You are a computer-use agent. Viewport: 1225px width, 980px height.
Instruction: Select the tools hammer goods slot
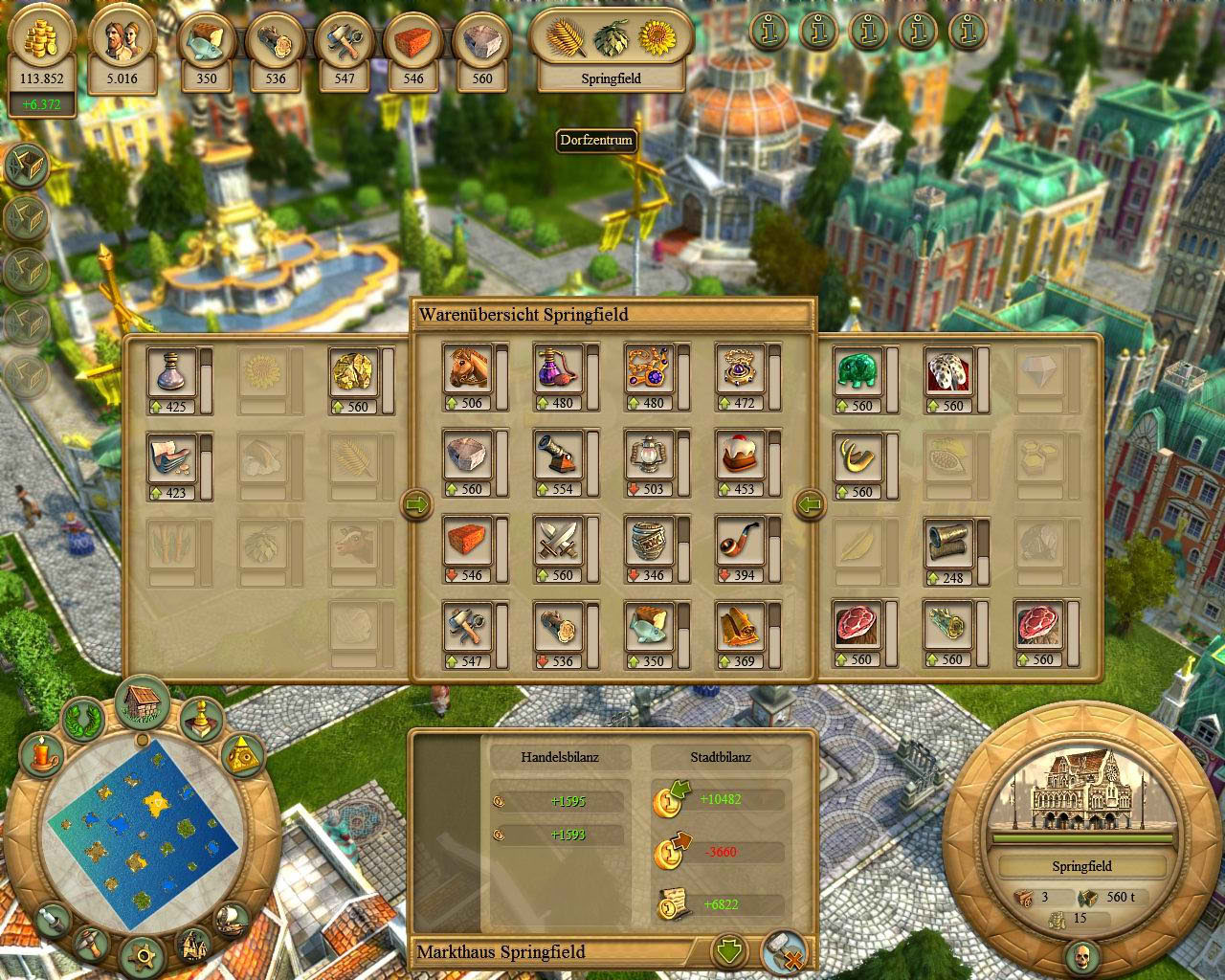point(467,628)
